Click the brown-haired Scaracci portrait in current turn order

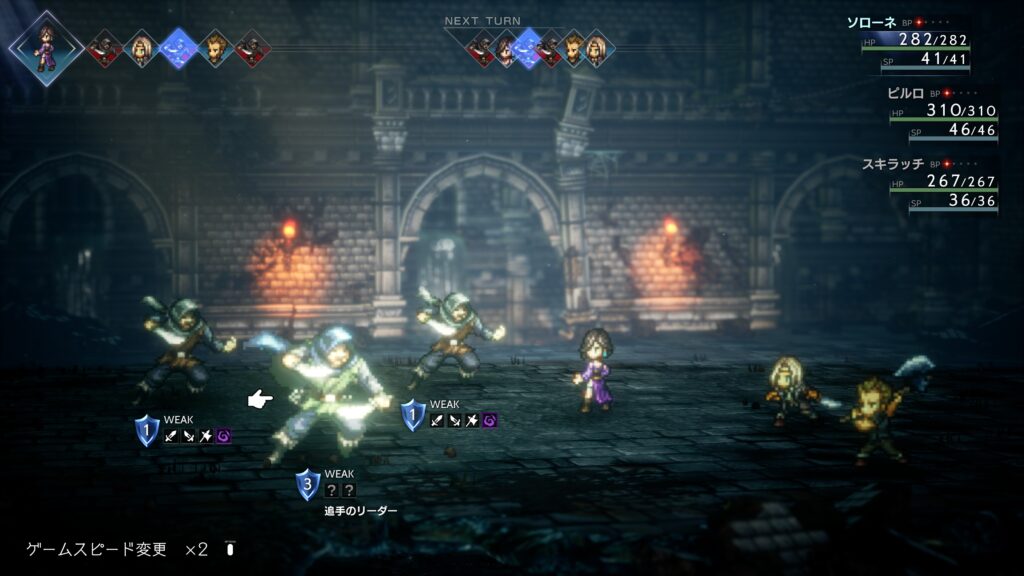[214, 47]
